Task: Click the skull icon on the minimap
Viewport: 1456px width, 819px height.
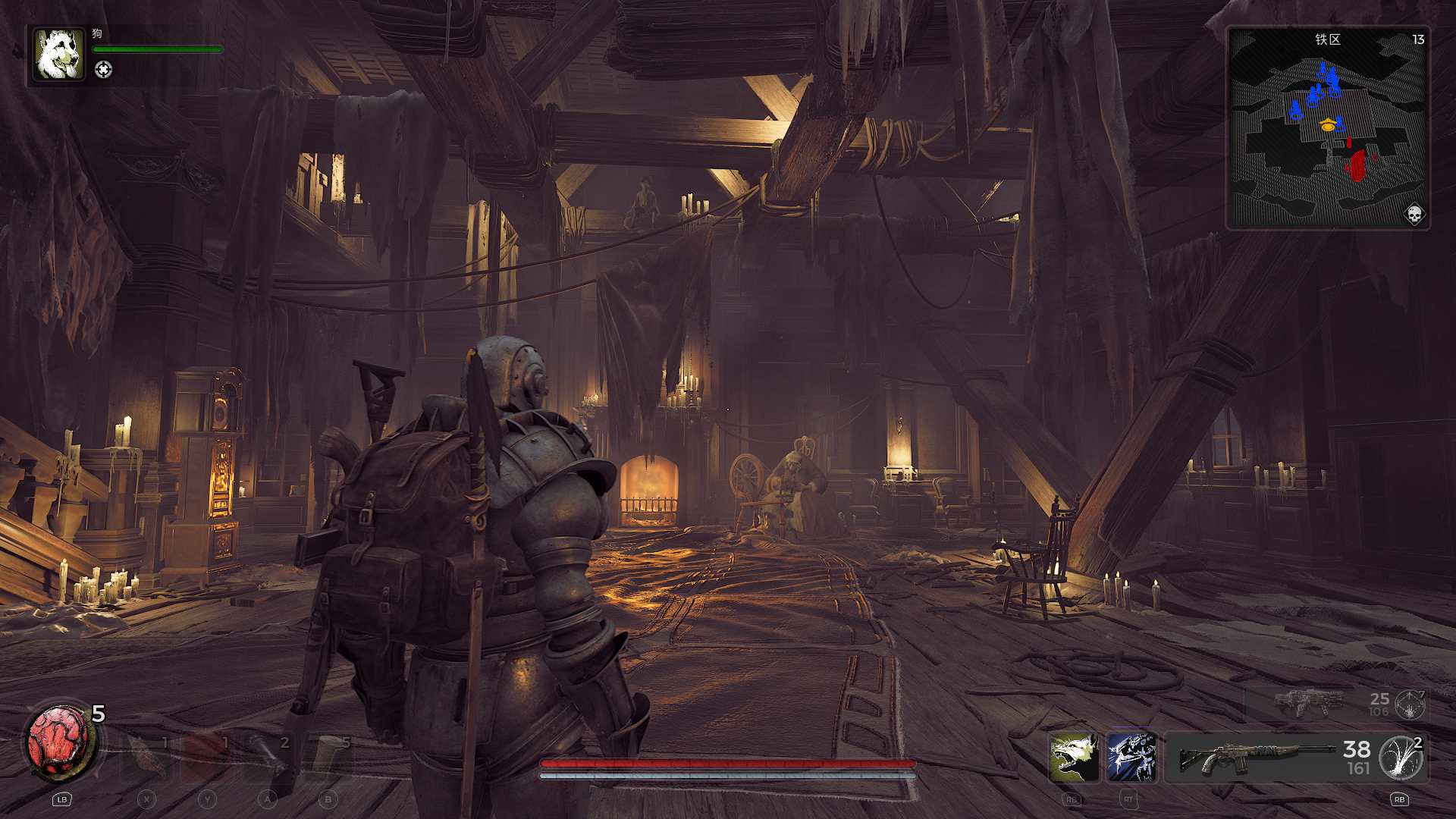Action: [x=1414, y=215]
